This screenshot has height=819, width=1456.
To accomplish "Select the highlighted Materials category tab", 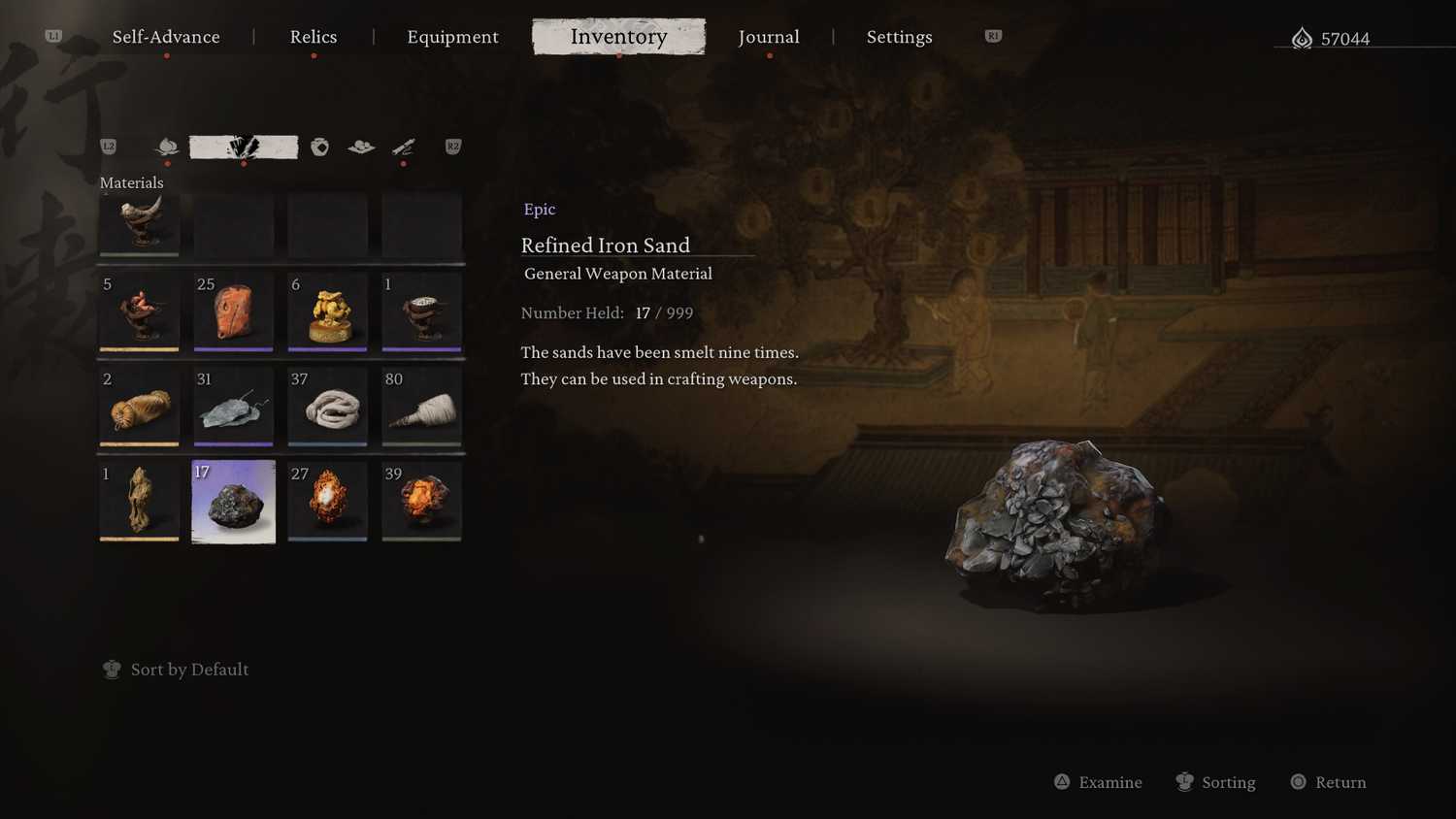I will (x=244, y=147).
